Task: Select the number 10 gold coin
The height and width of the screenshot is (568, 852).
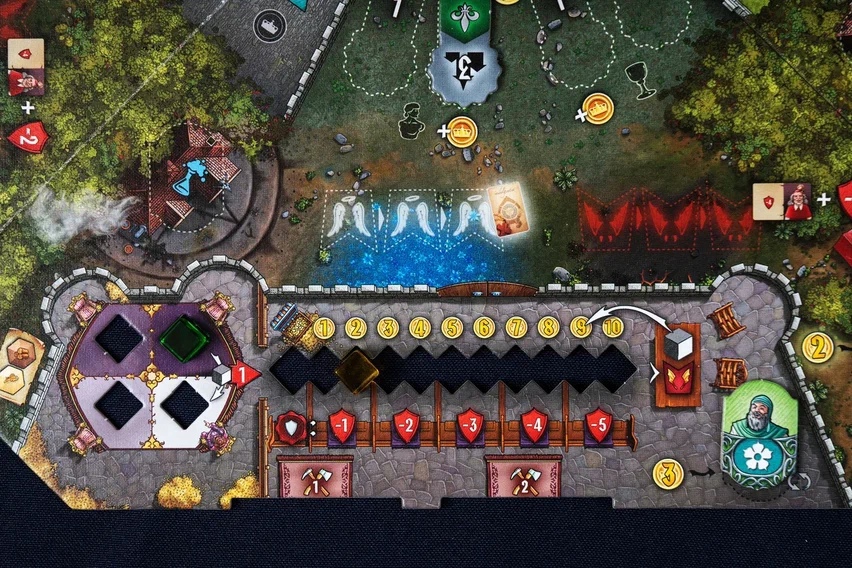Action: 612,327
